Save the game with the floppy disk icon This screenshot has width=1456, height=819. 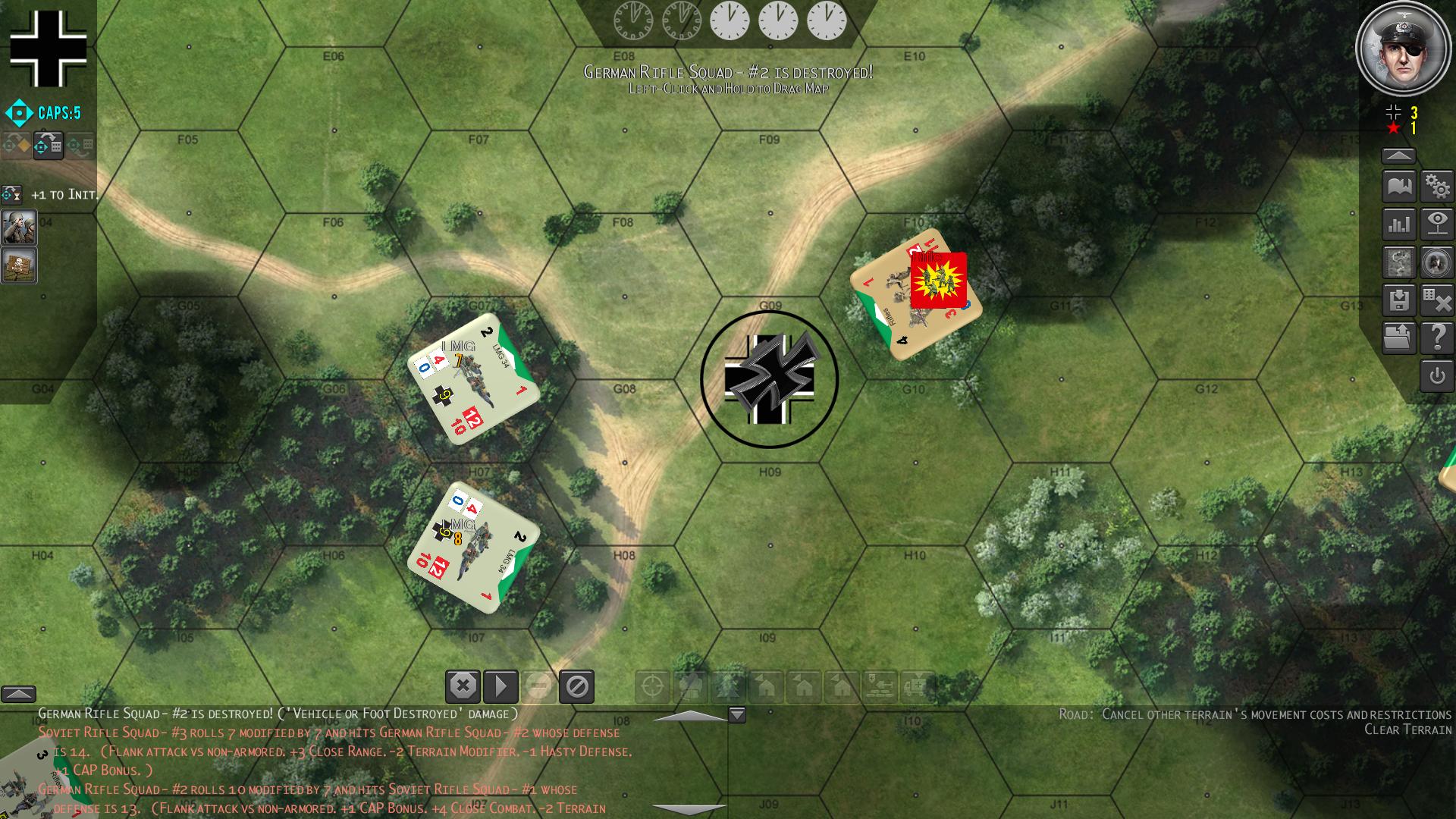[x=1399, y=301]
